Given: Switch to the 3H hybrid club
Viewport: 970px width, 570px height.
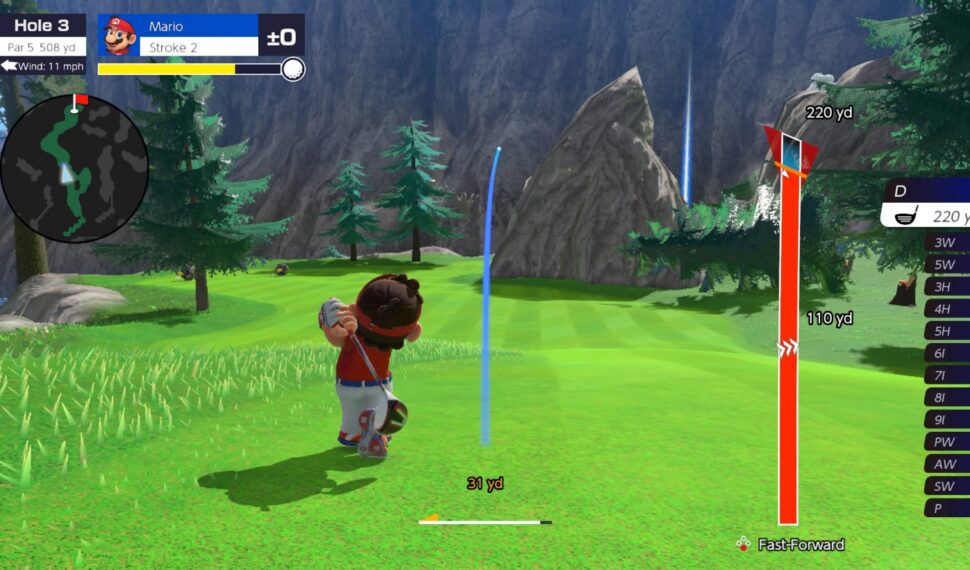Looking at the screenshot, I should pyautogui.click(x=946, y=287).
